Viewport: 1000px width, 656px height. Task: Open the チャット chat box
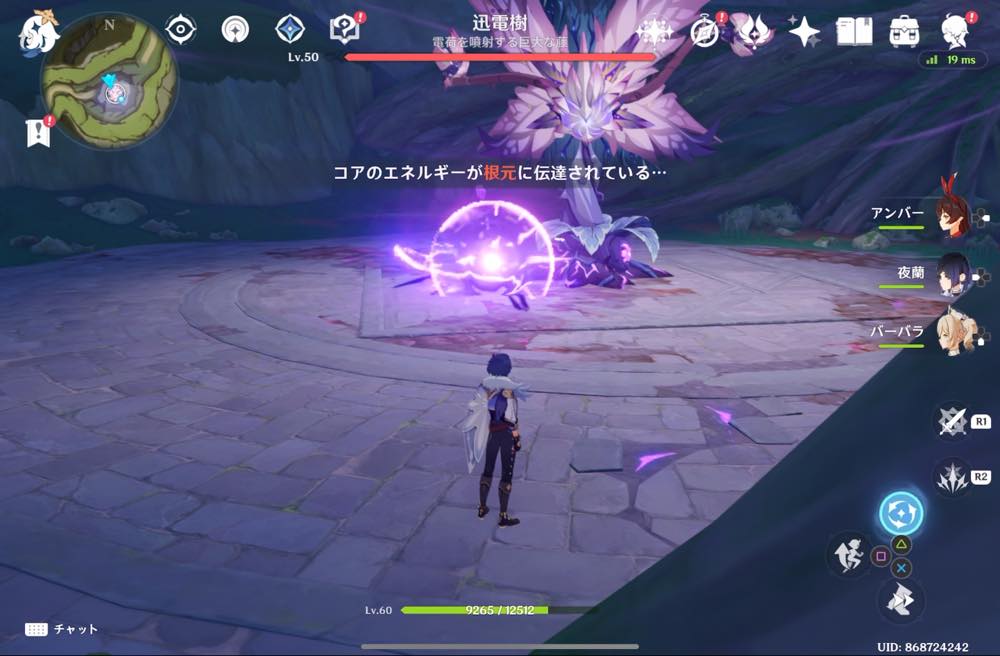pyautogui.click(x=62, y=629)
